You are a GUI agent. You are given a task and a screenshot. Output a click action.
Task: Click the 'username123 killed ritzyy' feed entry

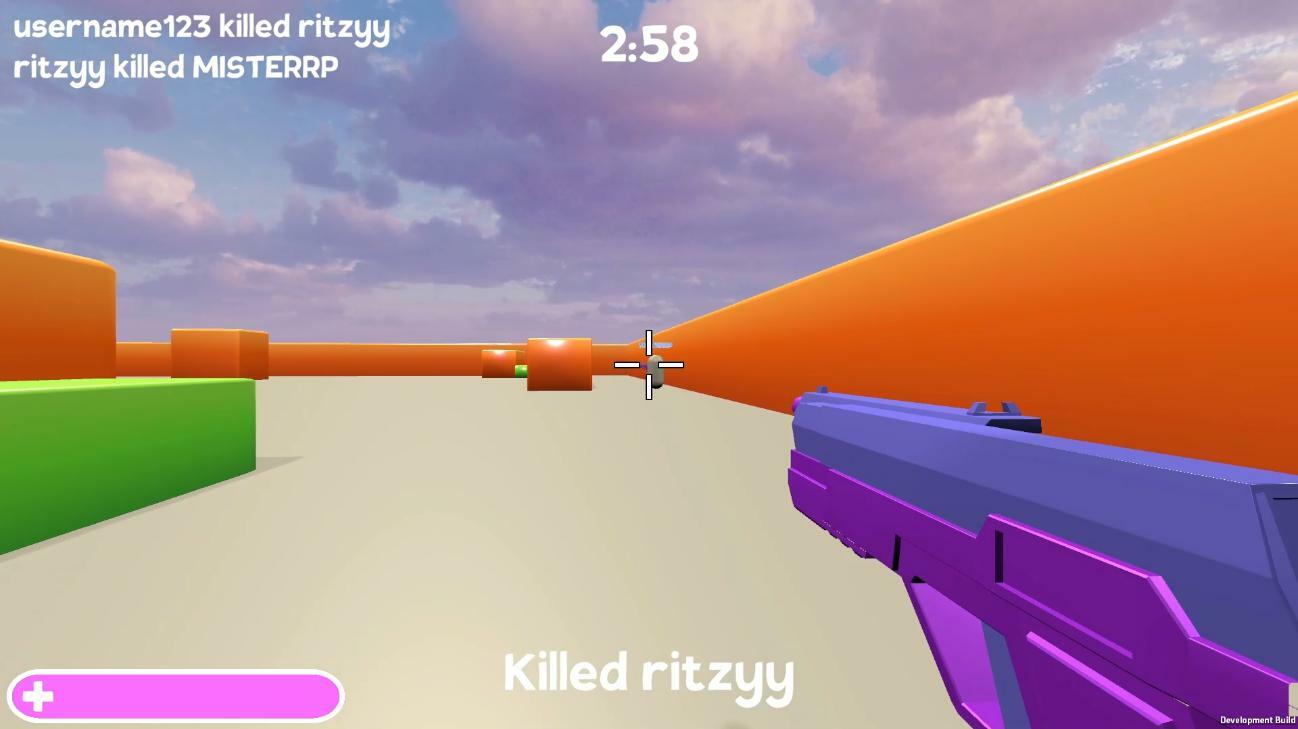coord(200,28)
